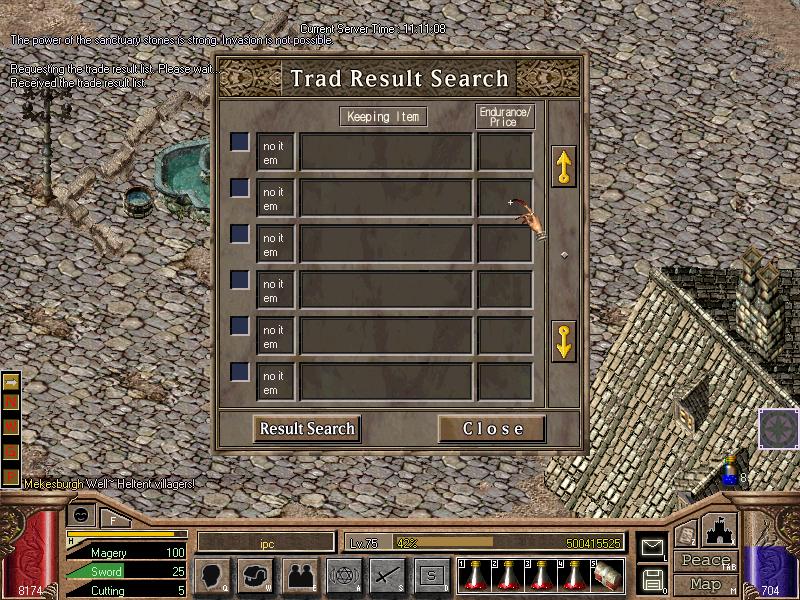Use the blue potion quick item
This screenshot has width=800, height=600.
coord(730,475)
